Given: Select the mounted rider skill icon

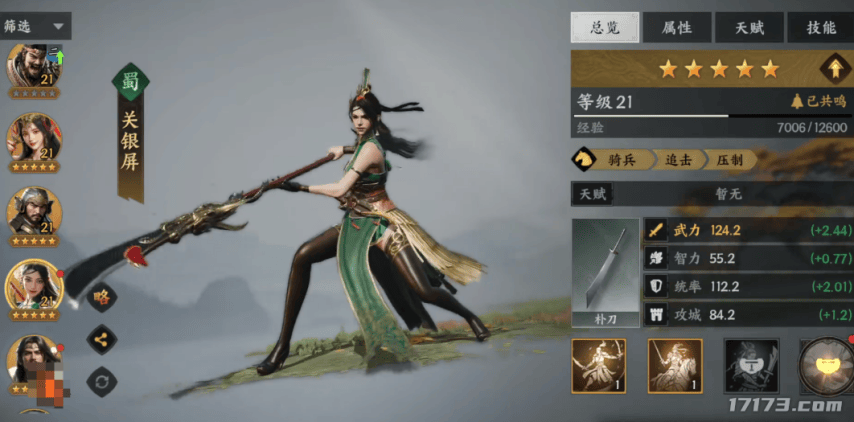Looking at the screenshot, I should click(675, 365).
